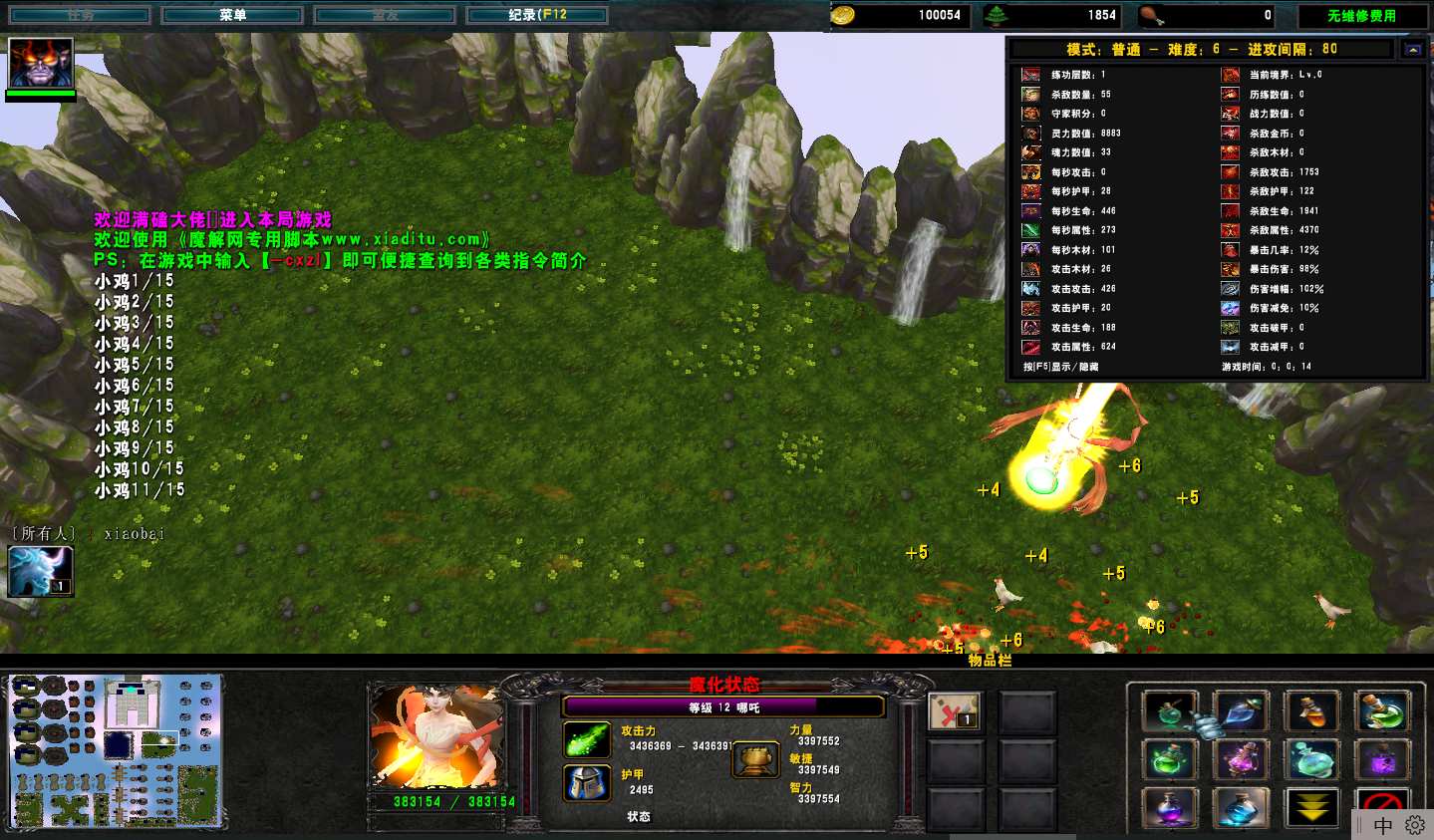Click the red cancel command icon
This screenshot has width=1434, height=840.
pos(1380,801)
